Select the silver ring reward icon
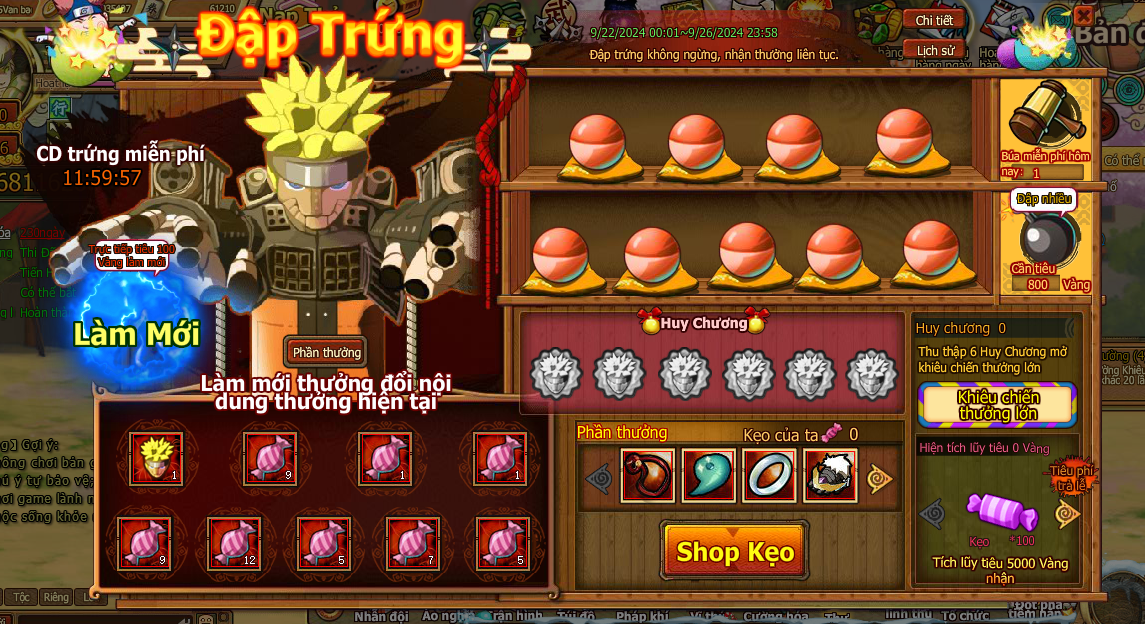Image resolution: width=1145 pixels, height=624 pixels. click(x=770, y=476)
